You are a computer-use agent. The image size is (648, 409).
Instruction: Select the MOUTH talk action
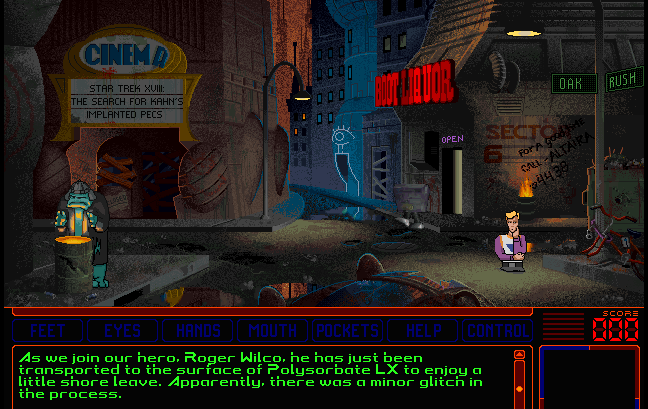[272, 330]
